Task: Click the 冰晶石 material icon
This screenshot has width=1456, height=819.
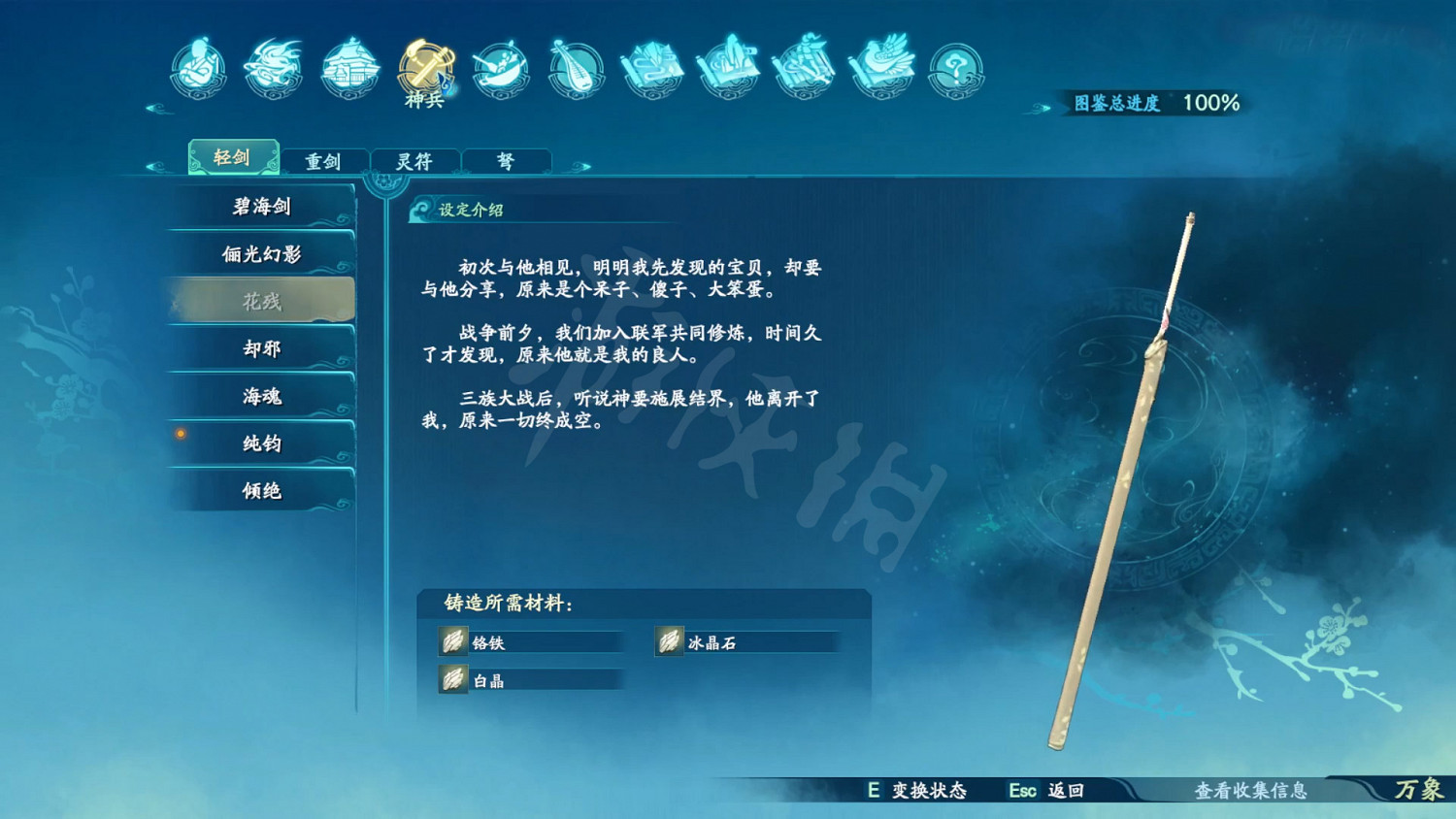Action: tap(671, 641)
